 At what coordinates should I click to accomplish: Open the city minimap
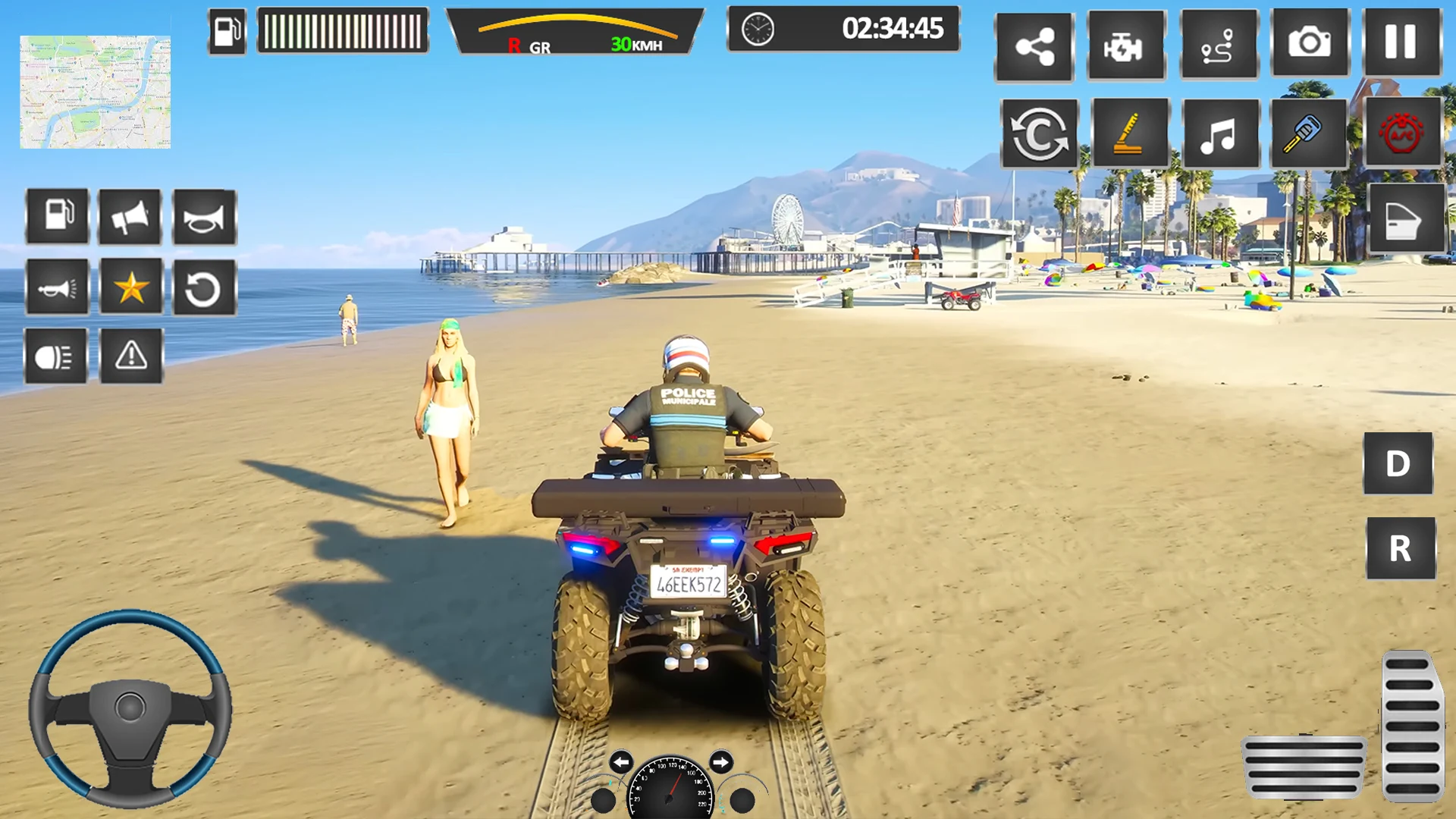click(x=95, y=92)
